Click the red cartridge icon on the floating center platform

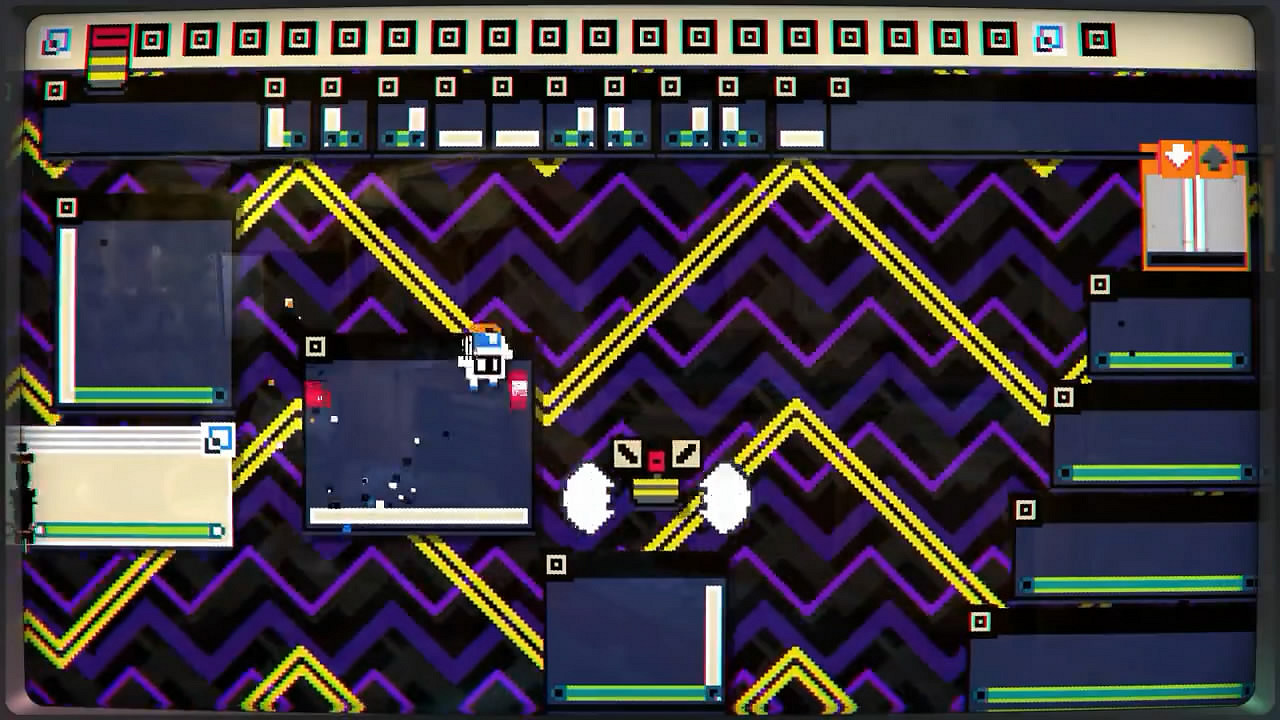pyautogui.click(x=518, y=388)
